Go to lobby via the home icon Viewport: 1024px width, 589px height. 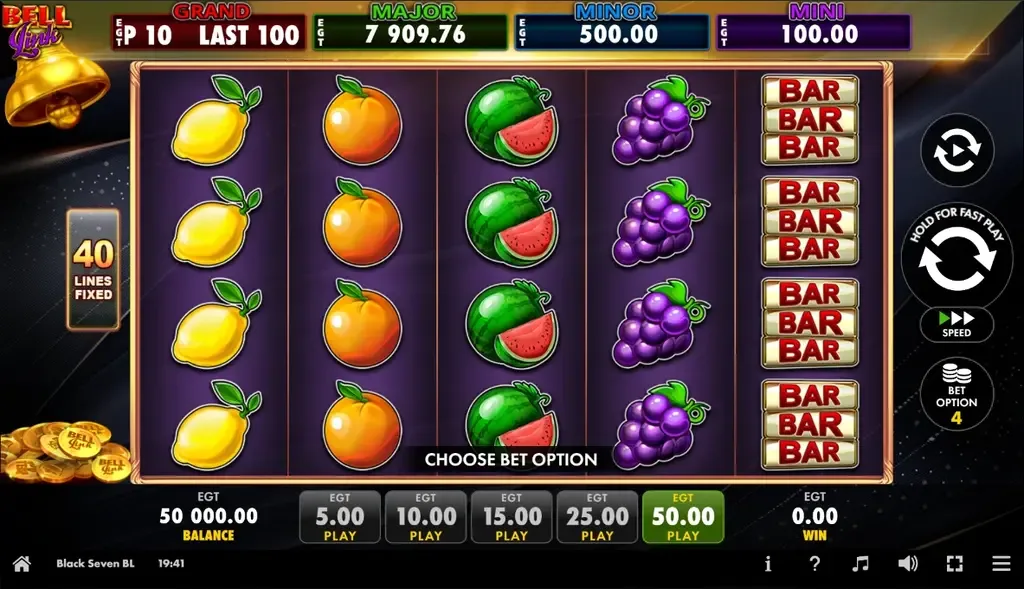pyautogui.click(x=21, y=564)
